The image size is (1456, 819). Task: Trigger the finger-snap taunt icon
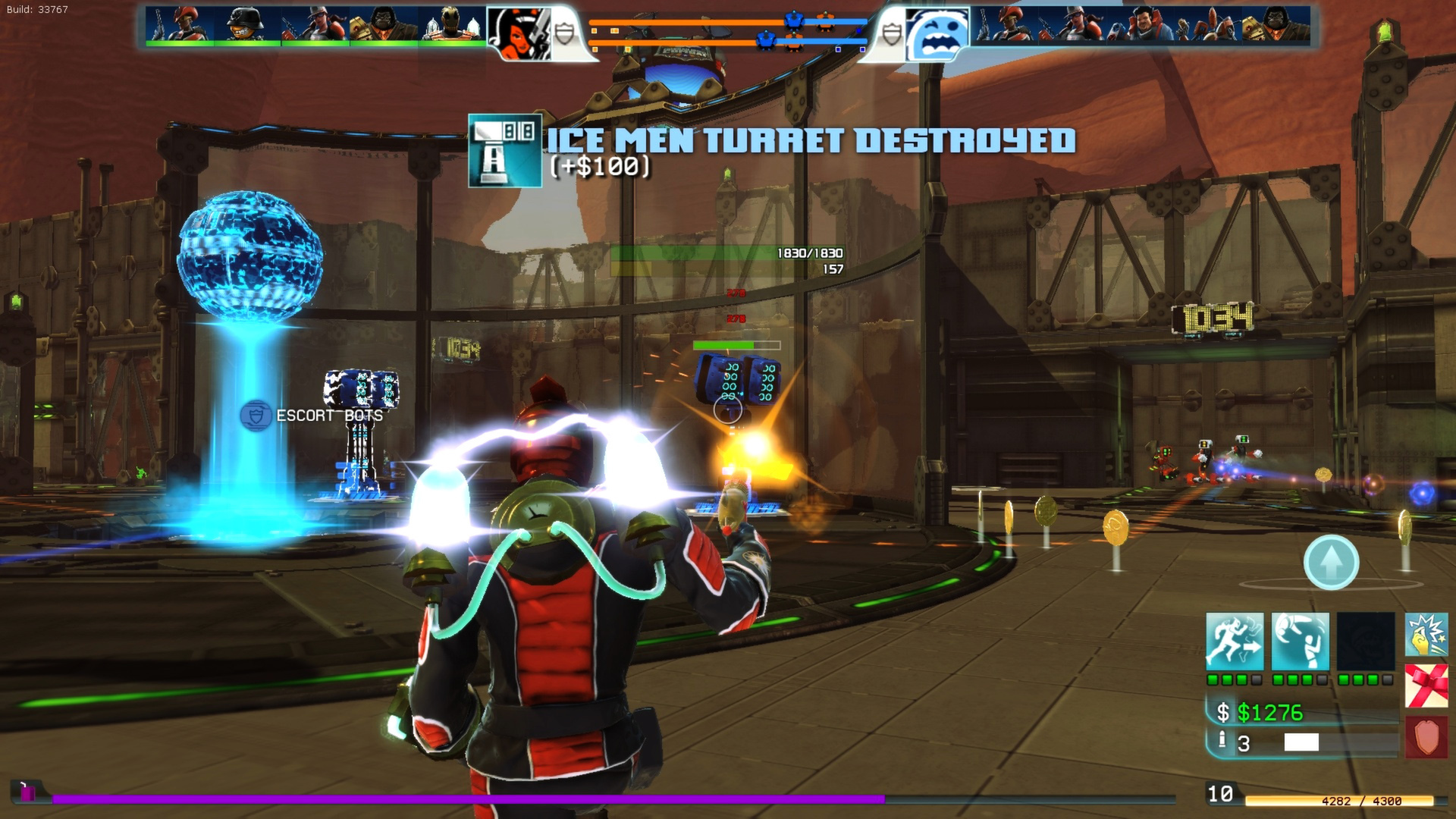point(1426,635)
